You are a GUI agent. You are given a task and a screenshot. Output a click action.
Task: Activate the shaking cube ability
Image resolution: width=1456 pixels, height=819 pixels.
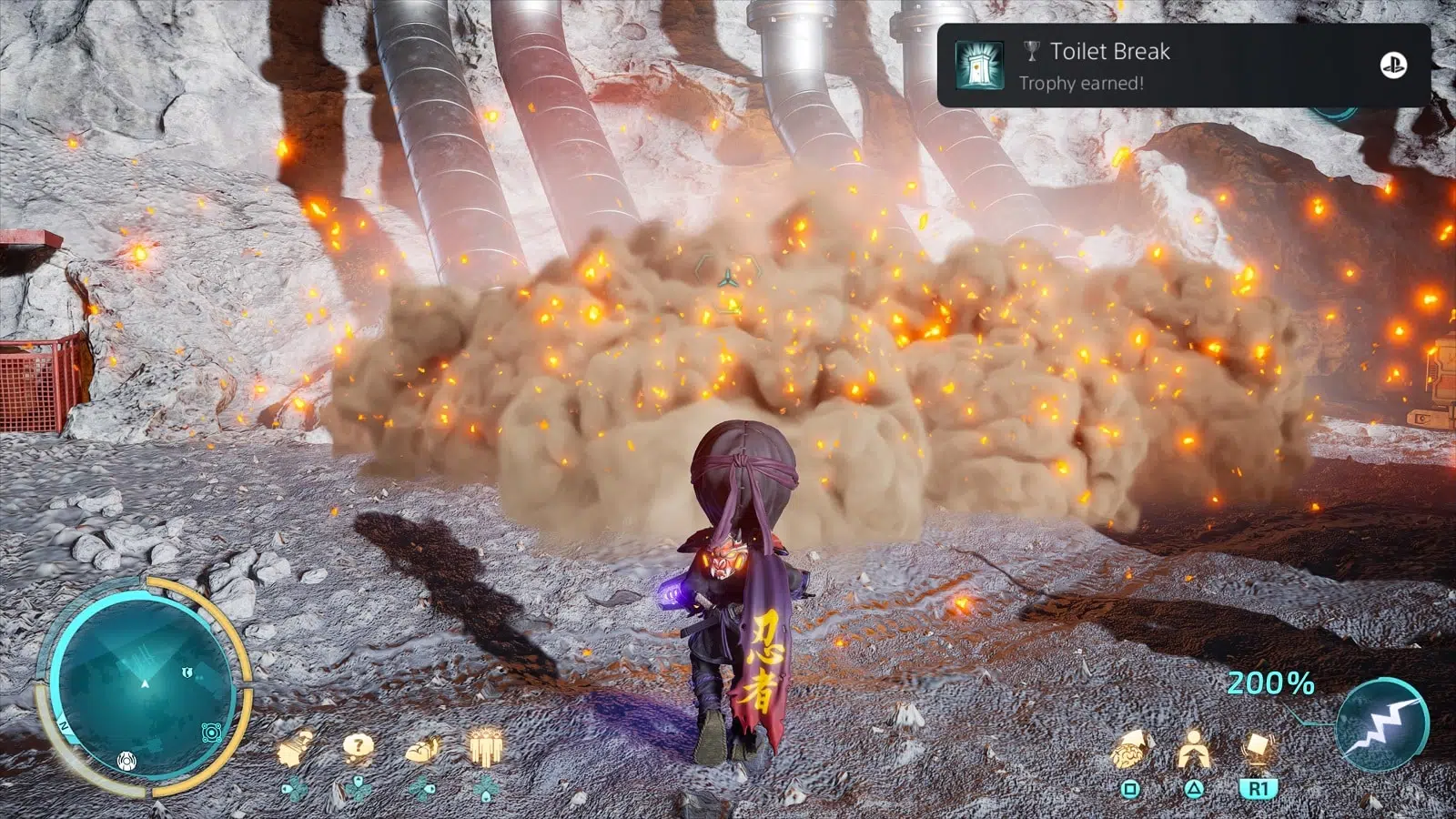tap(1257, 749)
